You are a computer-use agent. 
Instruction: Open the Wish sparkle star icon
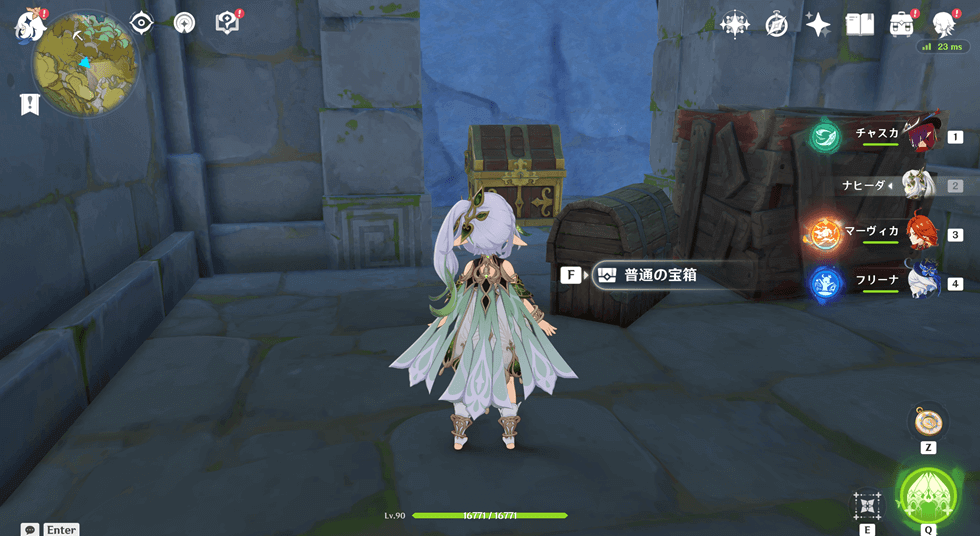pos(818,25)
